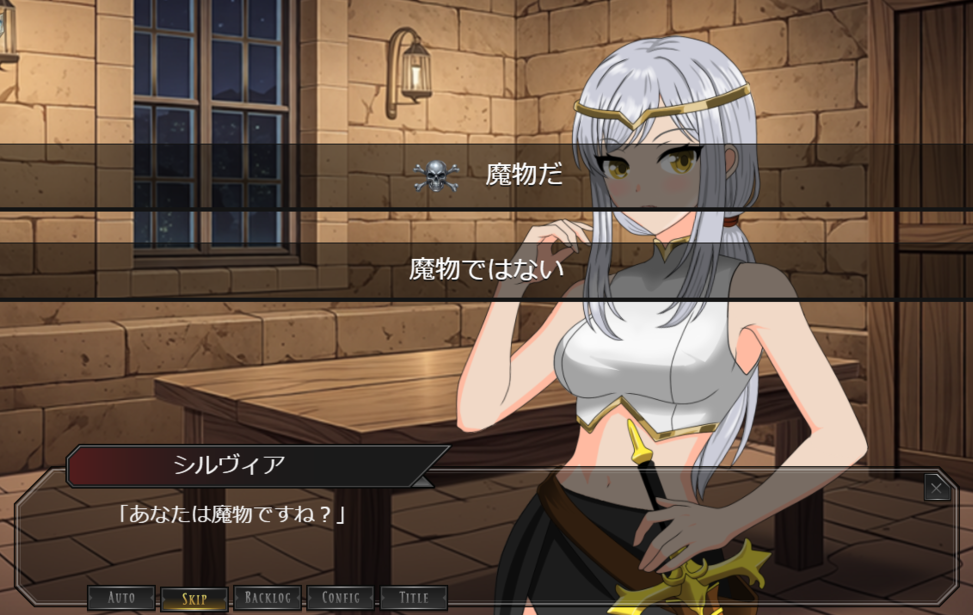Return to the Title screen
The height and width of the screenshot is (615, 973).
(413, 598)
